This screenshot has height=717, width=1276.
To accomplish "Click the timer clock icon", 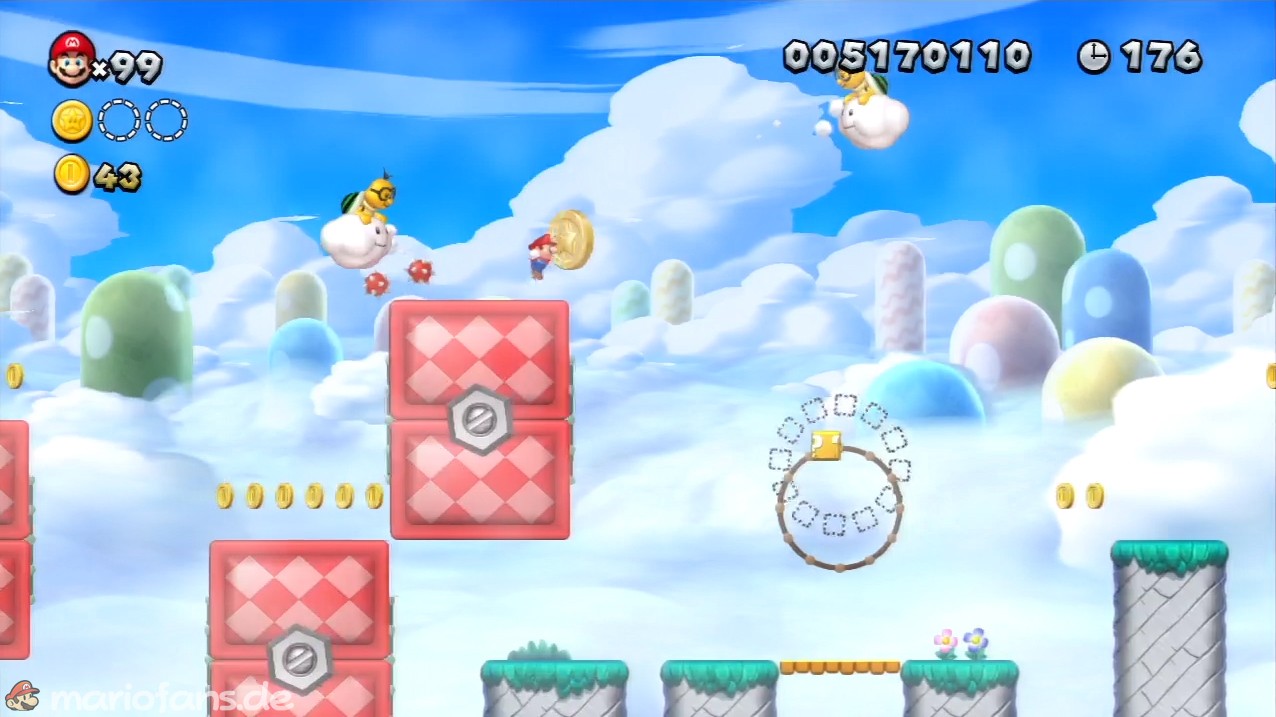I will click(x=1093, y=57).
